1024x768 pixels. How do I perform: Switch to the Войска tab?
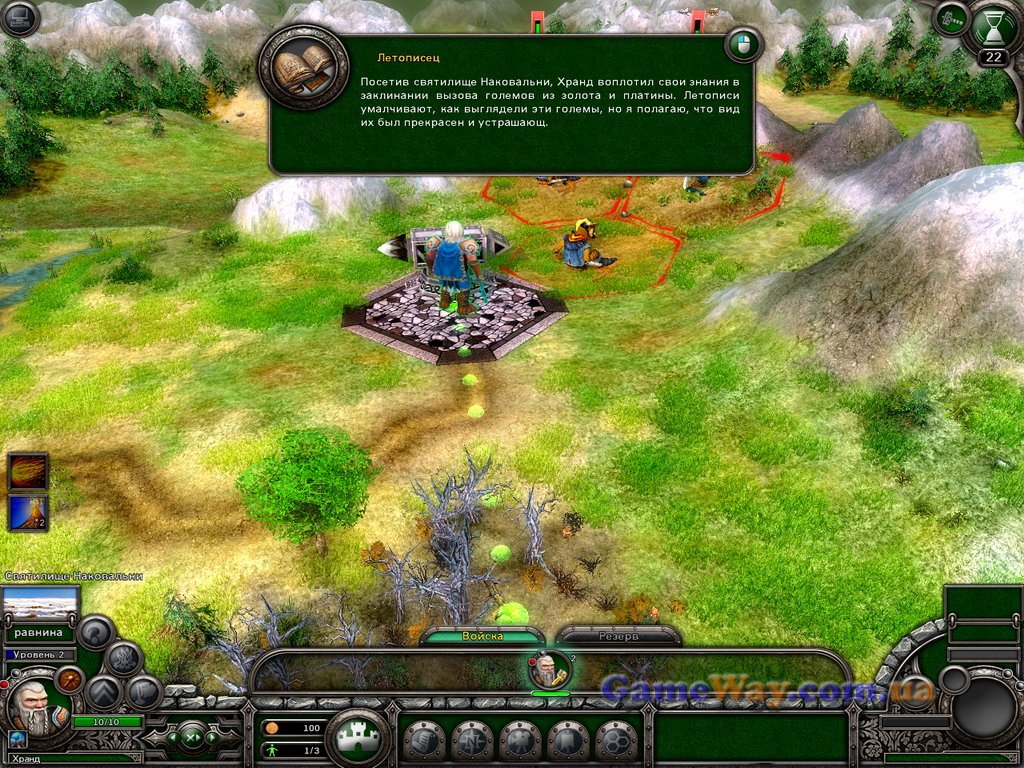point(482,636)
